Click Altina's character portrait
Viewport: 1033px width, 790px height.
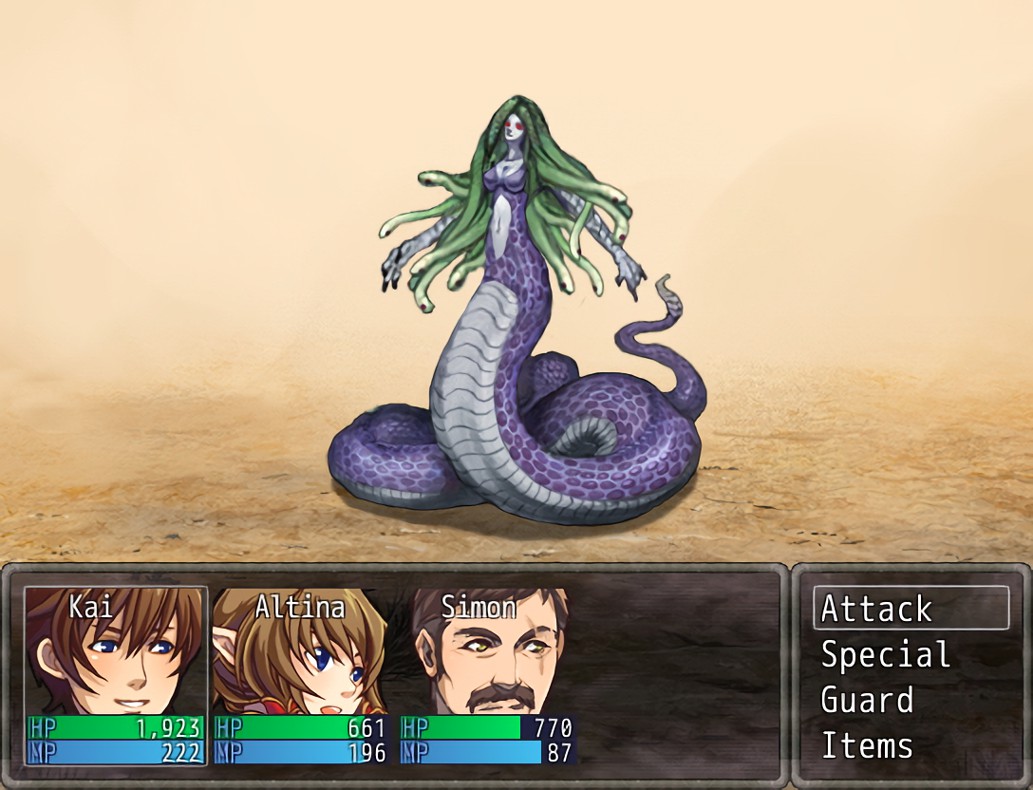300,650
